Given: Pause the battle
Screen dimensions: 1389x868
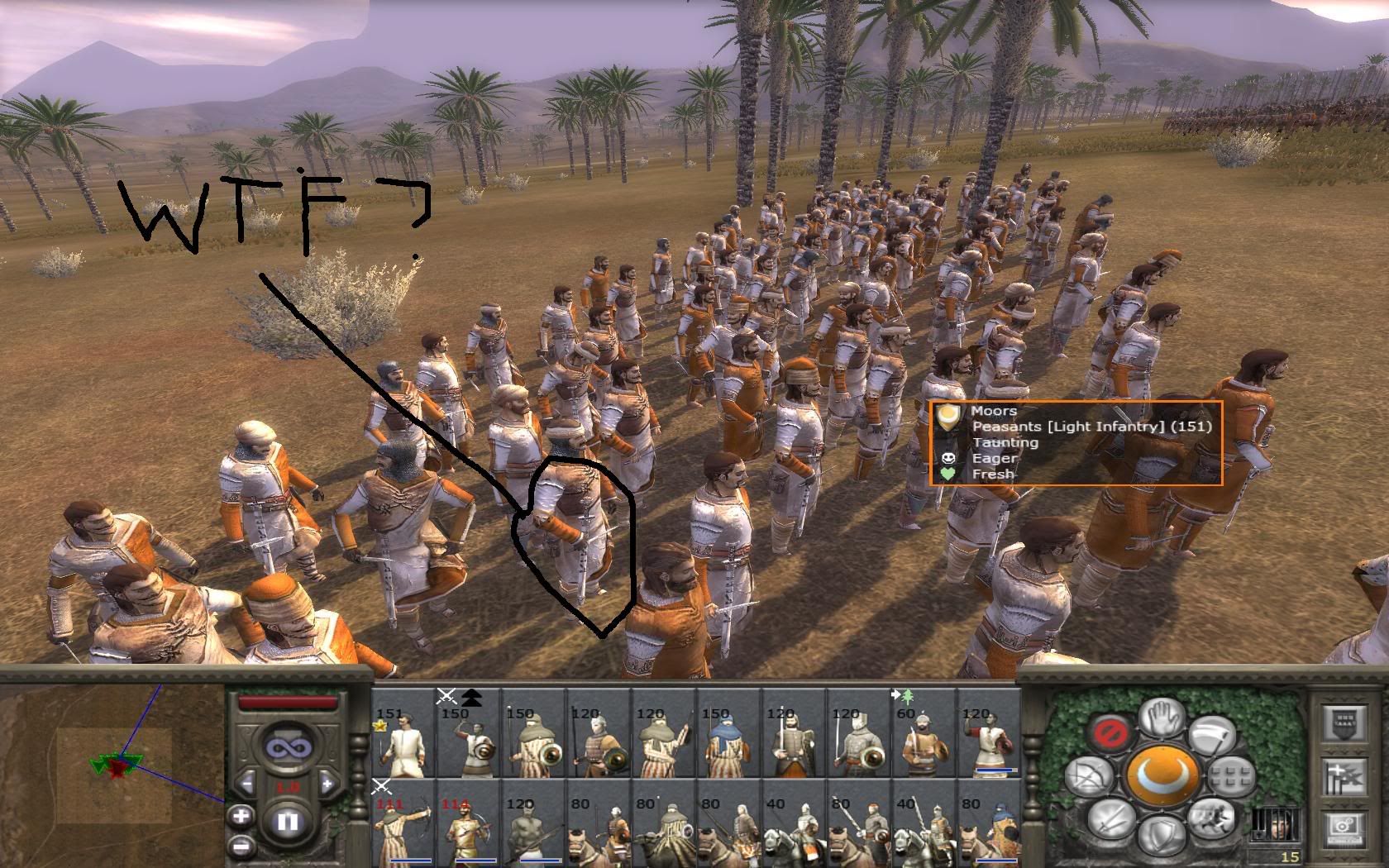Looking at the screenshot, I should coord(287,823).
